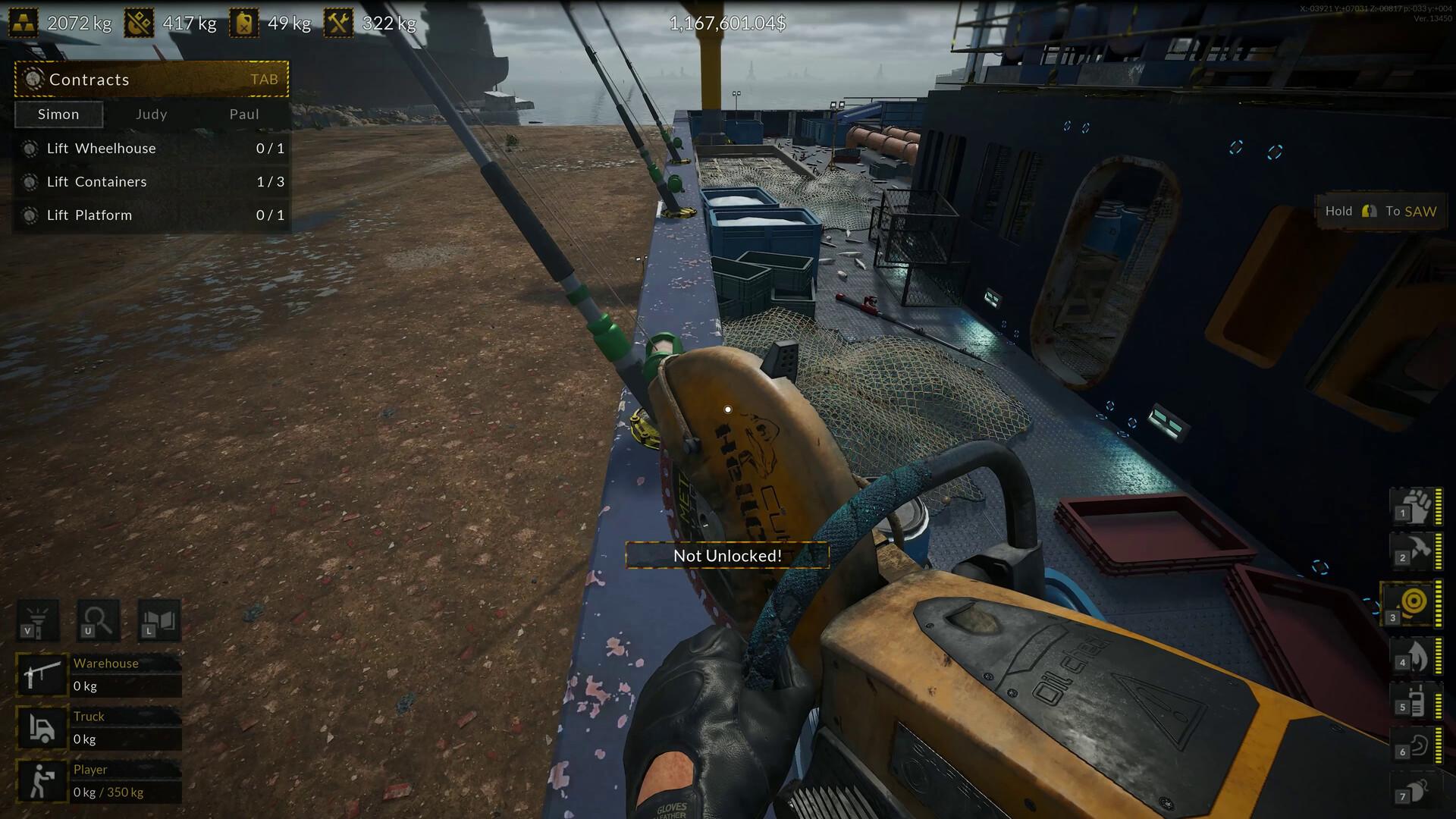The image size is (1456, 819).
Task: Open the Contracts panel header
Action: coord(152,79)
